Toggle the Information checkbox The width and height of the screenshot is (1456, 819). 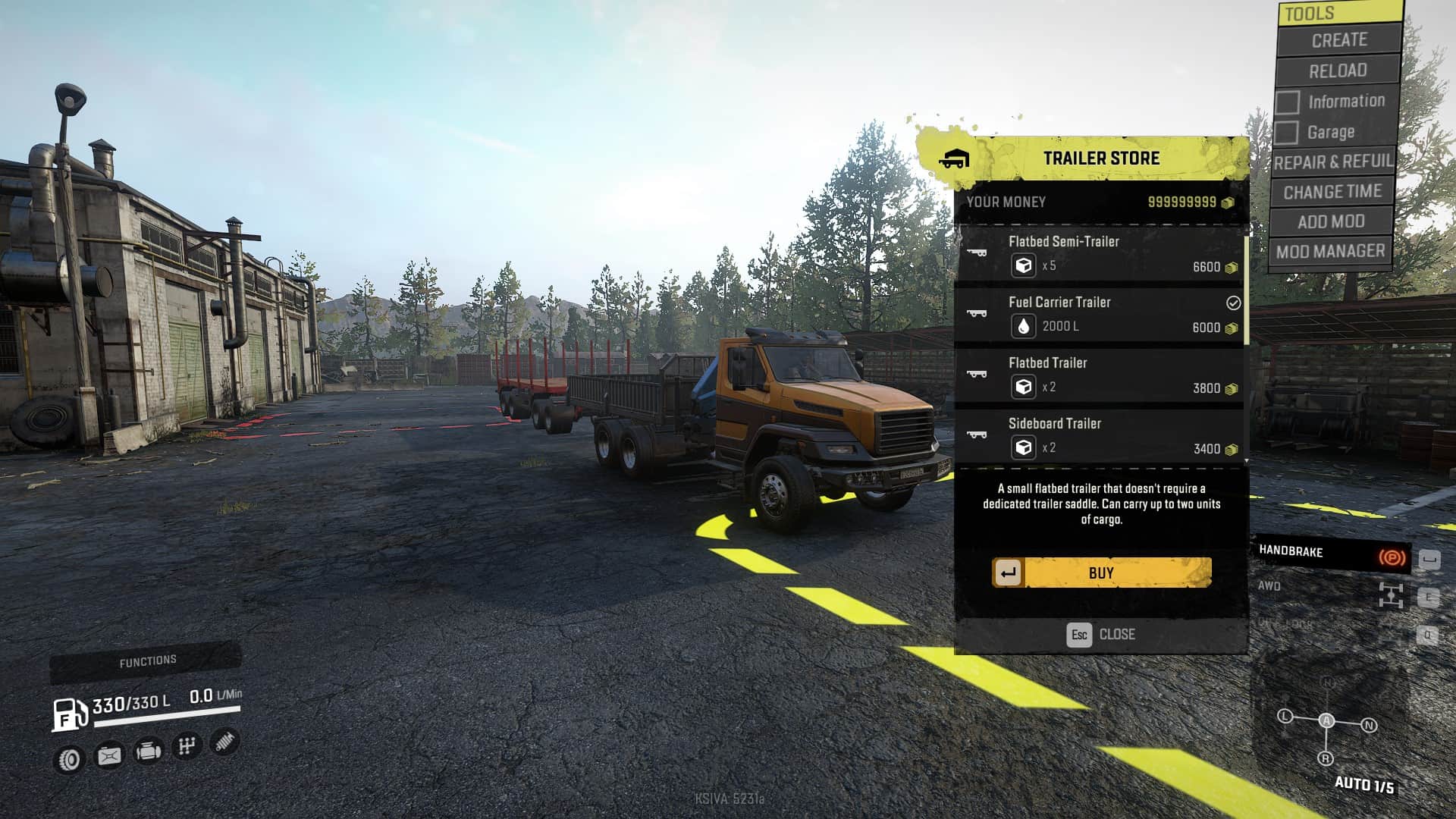1288,102
